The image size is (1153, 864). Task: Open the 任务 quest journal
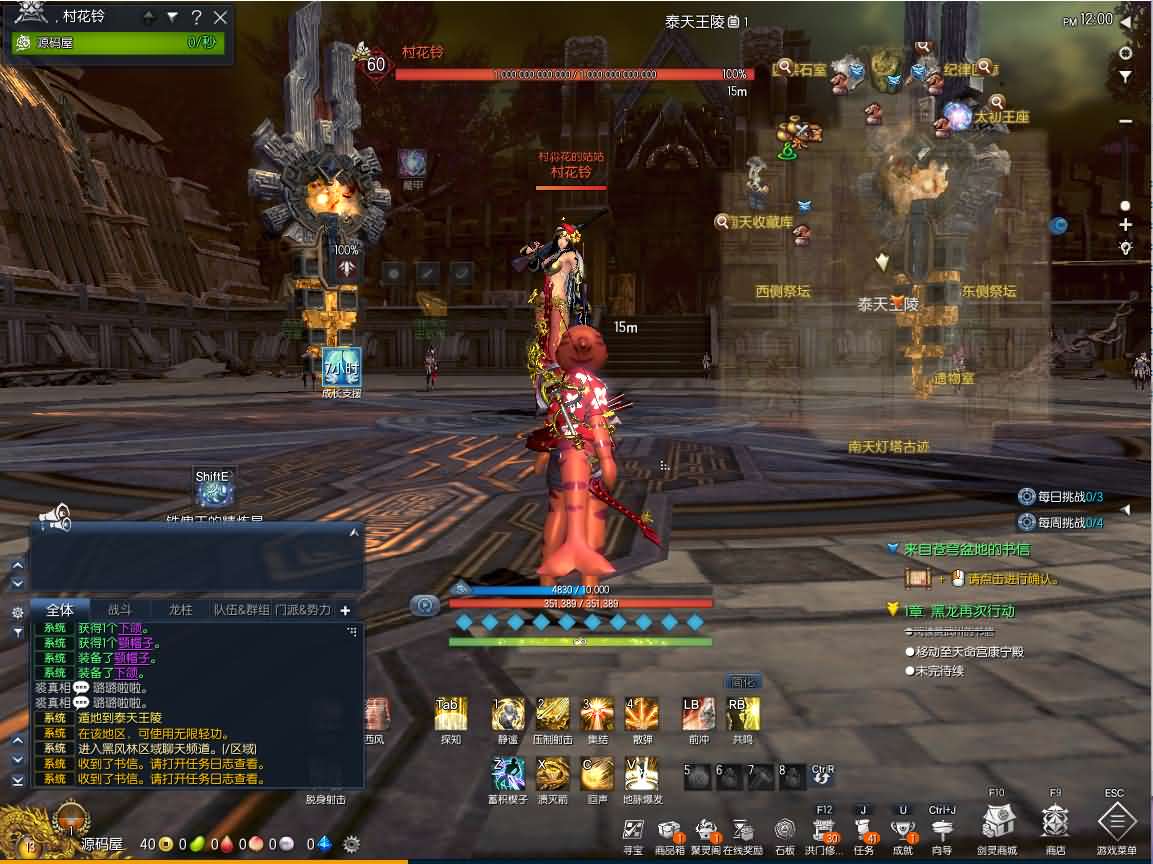pos(863,830)
